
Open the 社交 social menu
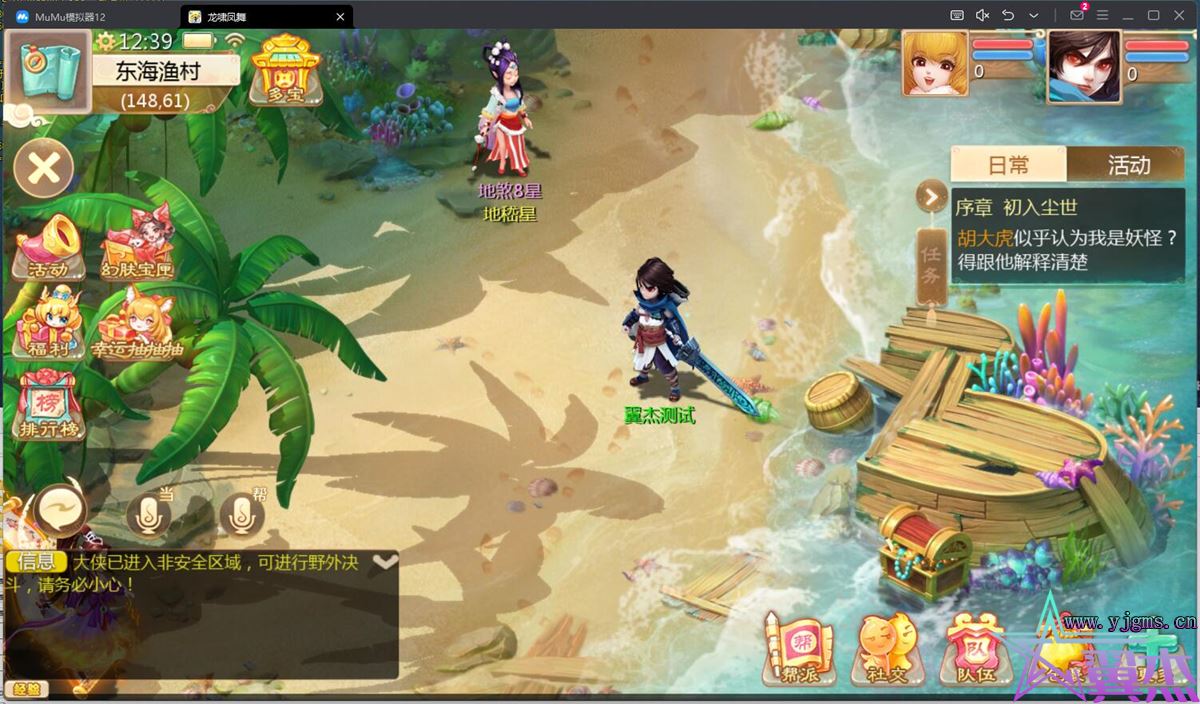[x=887, y=649]
